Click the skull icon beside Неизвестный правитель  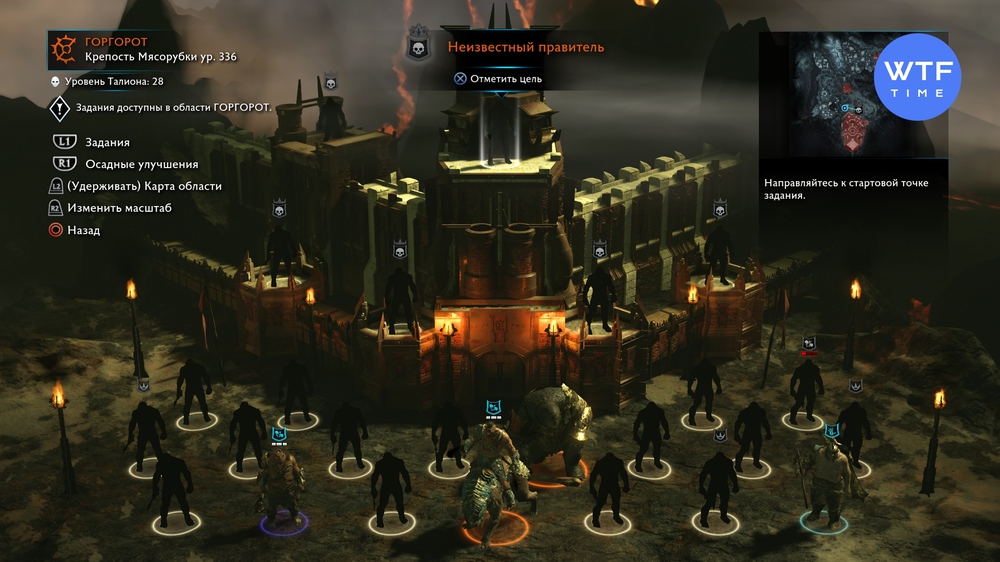(x=419, y=46)
